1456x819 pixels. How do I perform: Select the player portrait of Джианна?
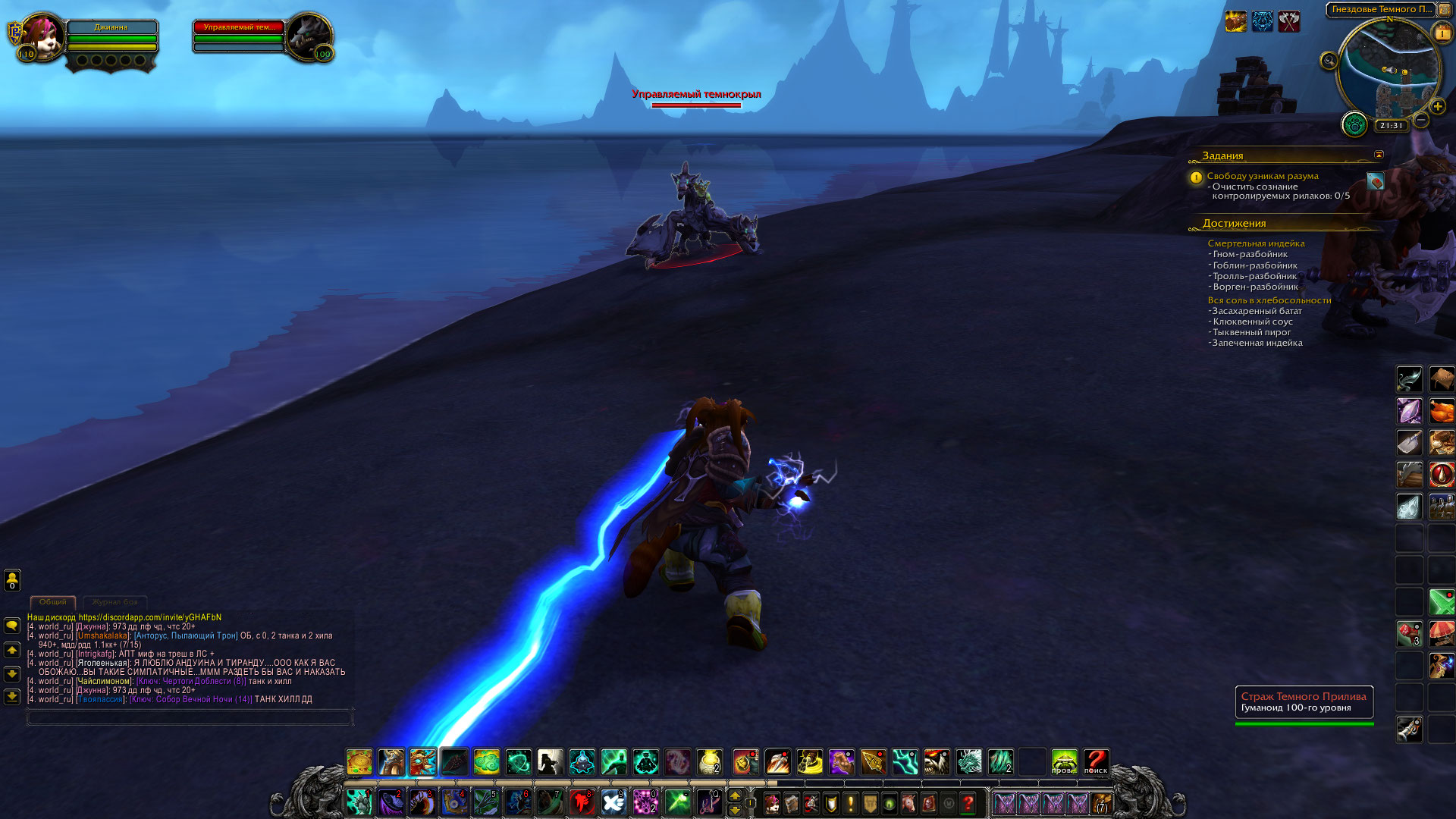(43, 36)
